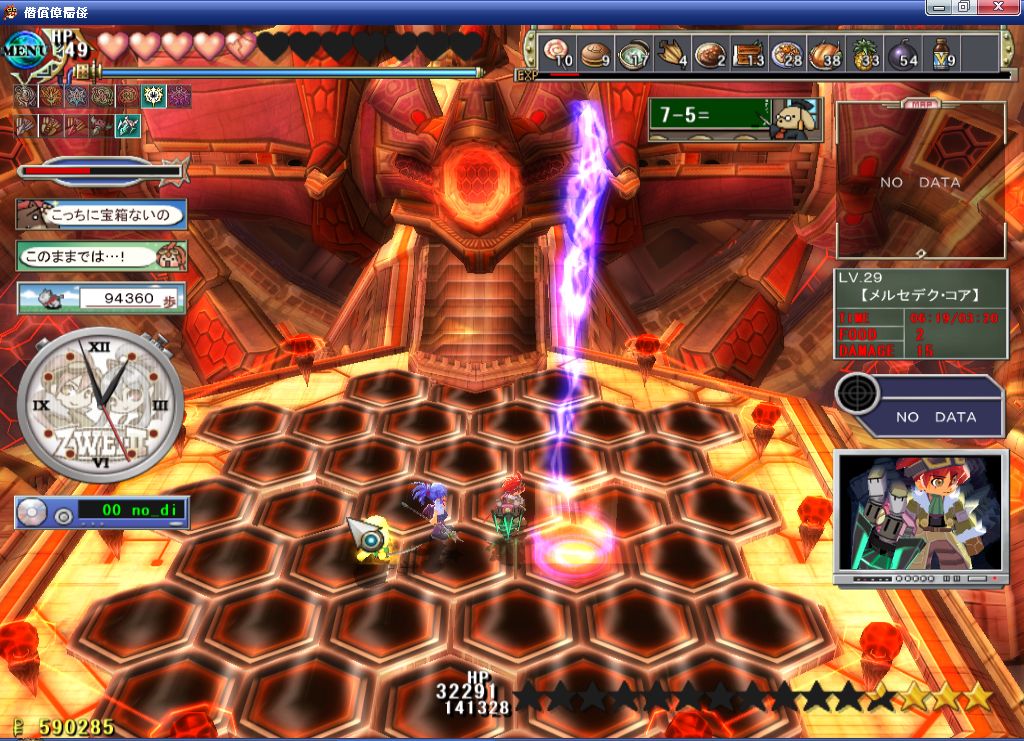Use the hamburger food item
This screenshot has width=1024, height=741.
click(x=595, y=54)
